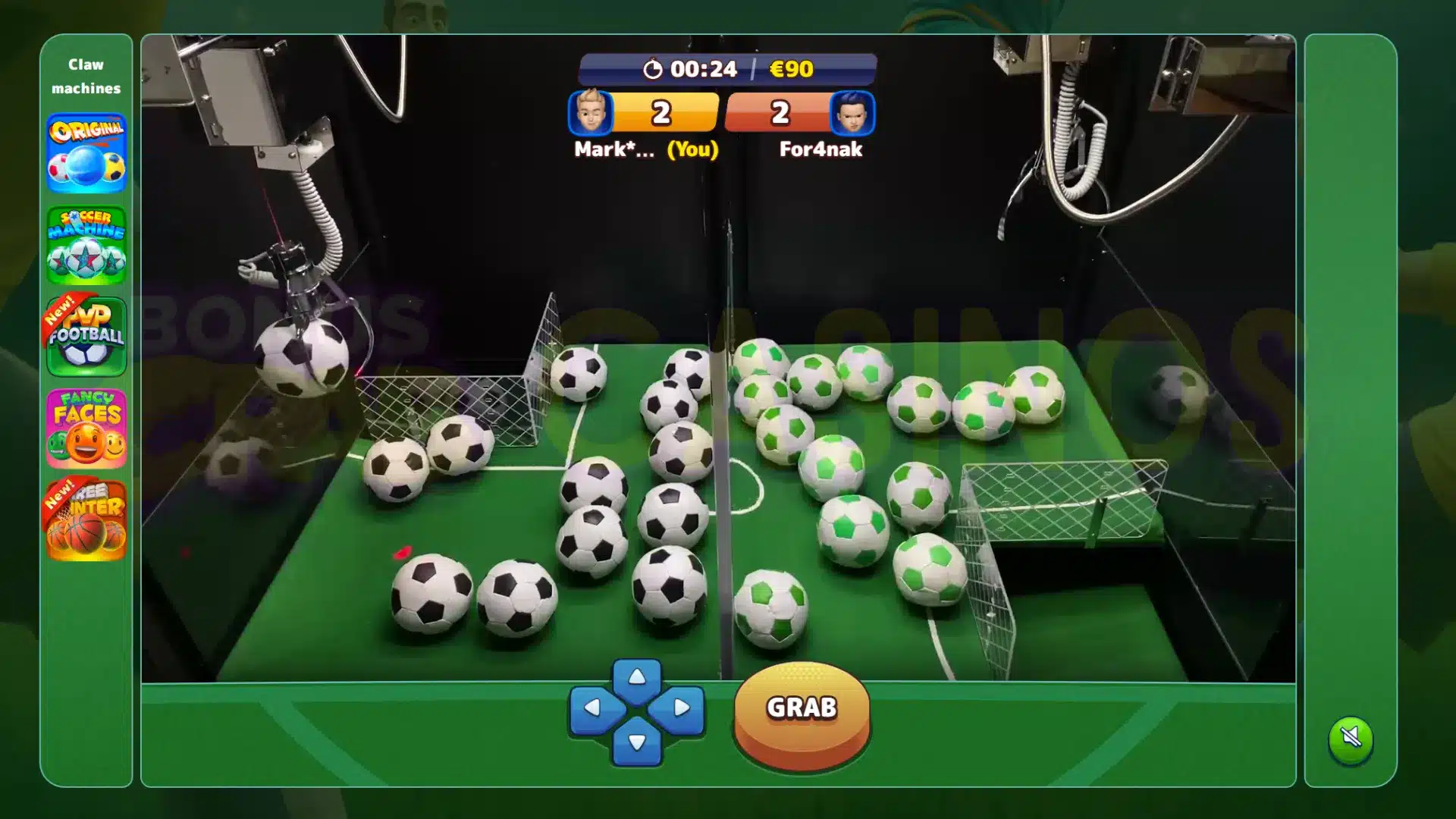This screenshot has width=1456, height=819.
Task: Toggle the muted sound button
Action: pos(1351,738)
